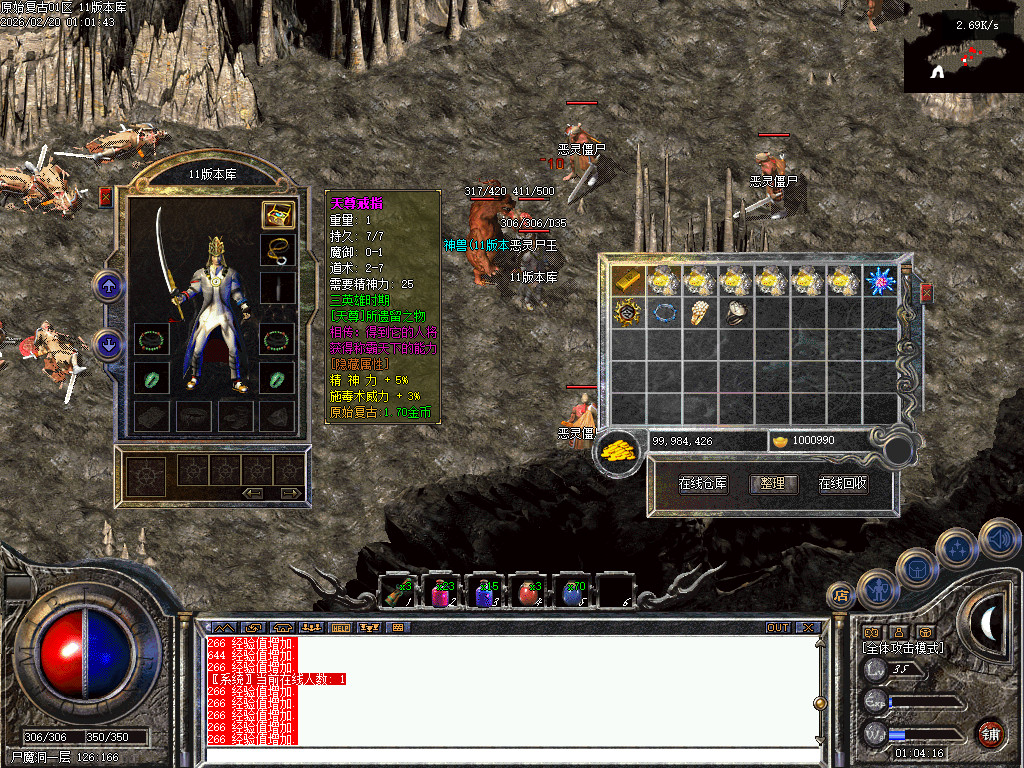
Task: Go to next character panel page (down arrow)
Action: pyautogui.click(x=108, y=344)
